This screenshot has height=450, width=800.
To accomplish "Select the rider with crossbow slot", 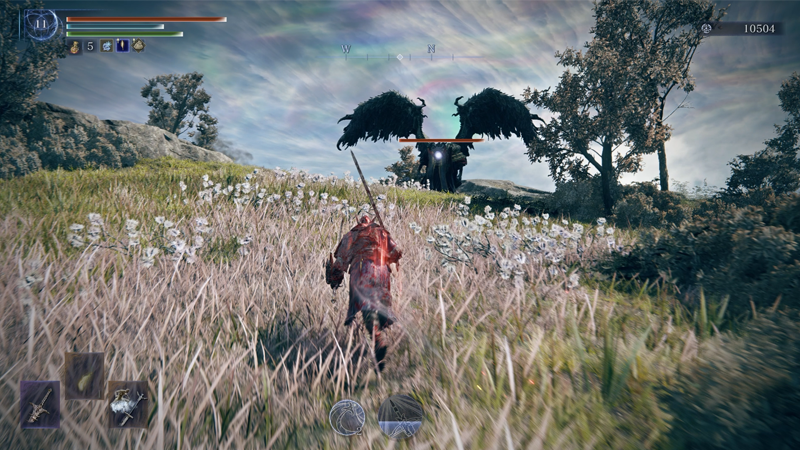I will click(128, 404).
